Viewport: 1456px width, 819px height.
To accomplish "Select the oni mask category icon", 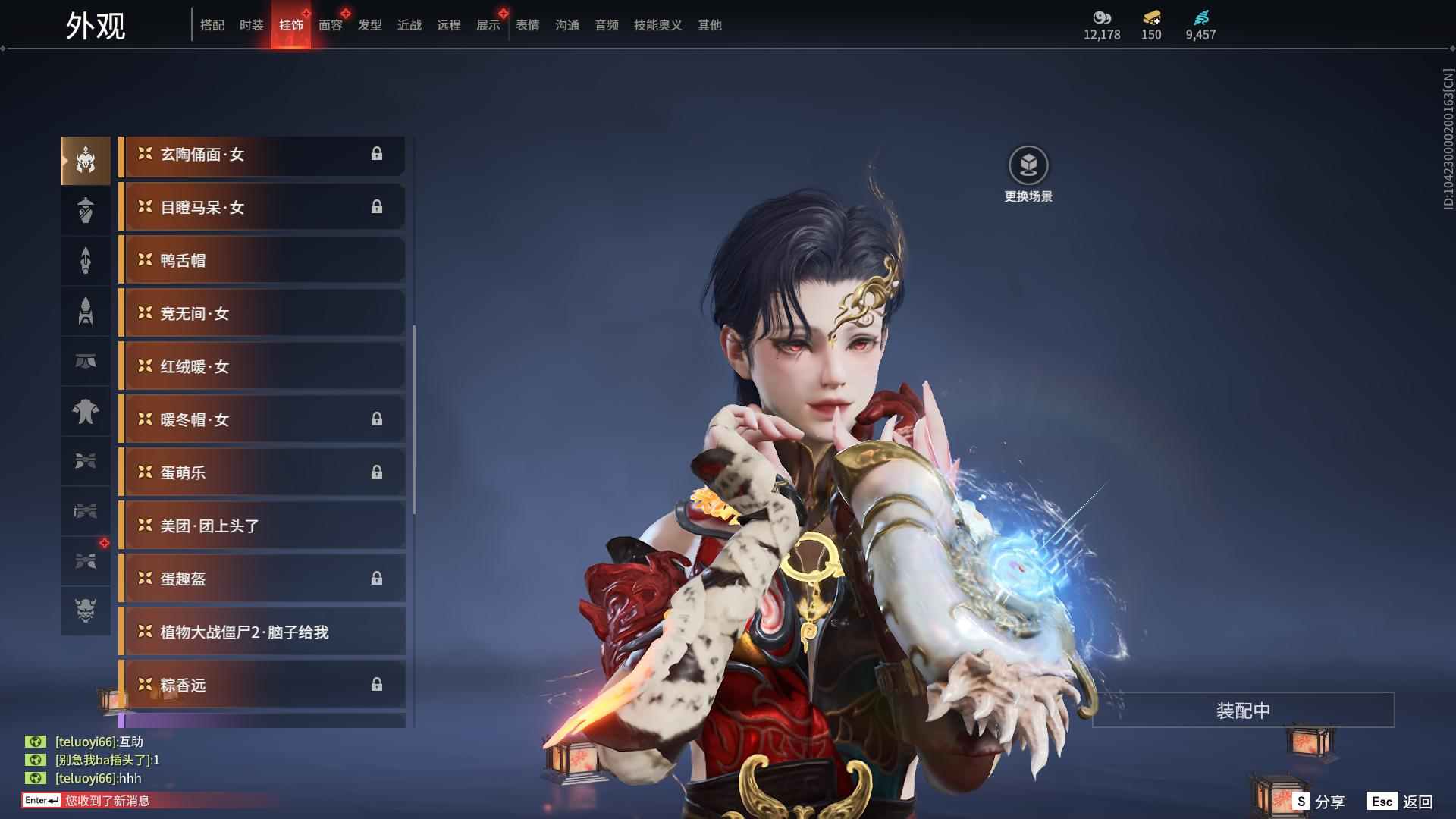I will tap(86, 610).
